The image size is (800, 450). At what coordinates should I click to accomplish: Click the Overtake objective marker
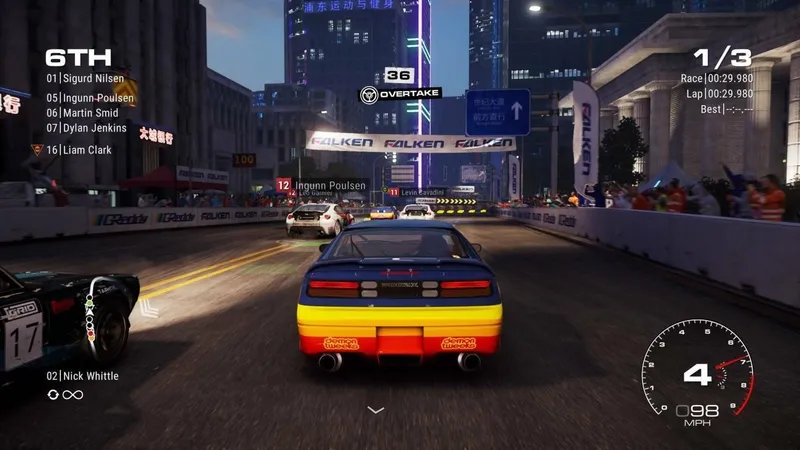[x=398, y=94]
